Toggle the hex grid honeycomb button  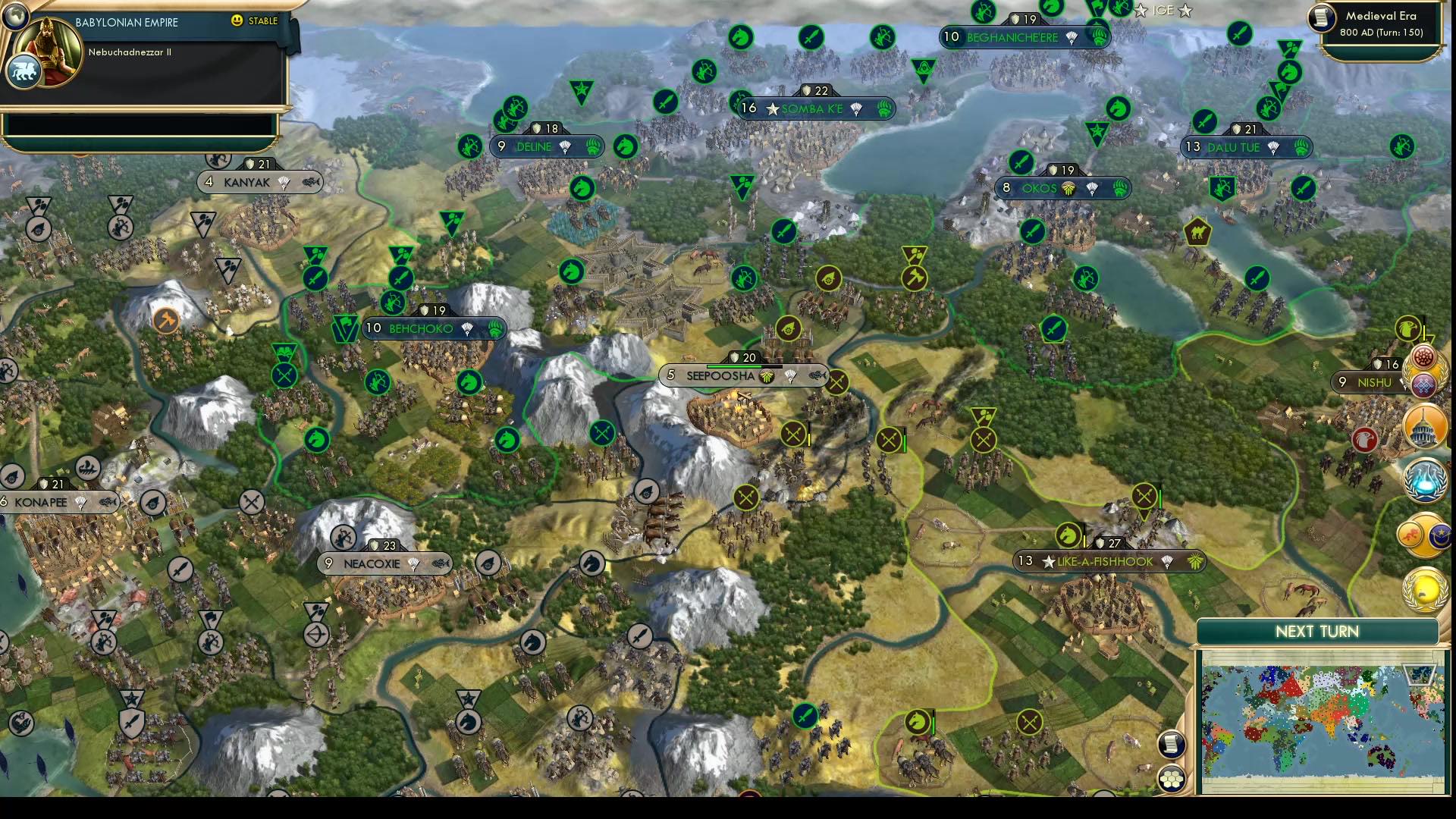(1171, 779)
